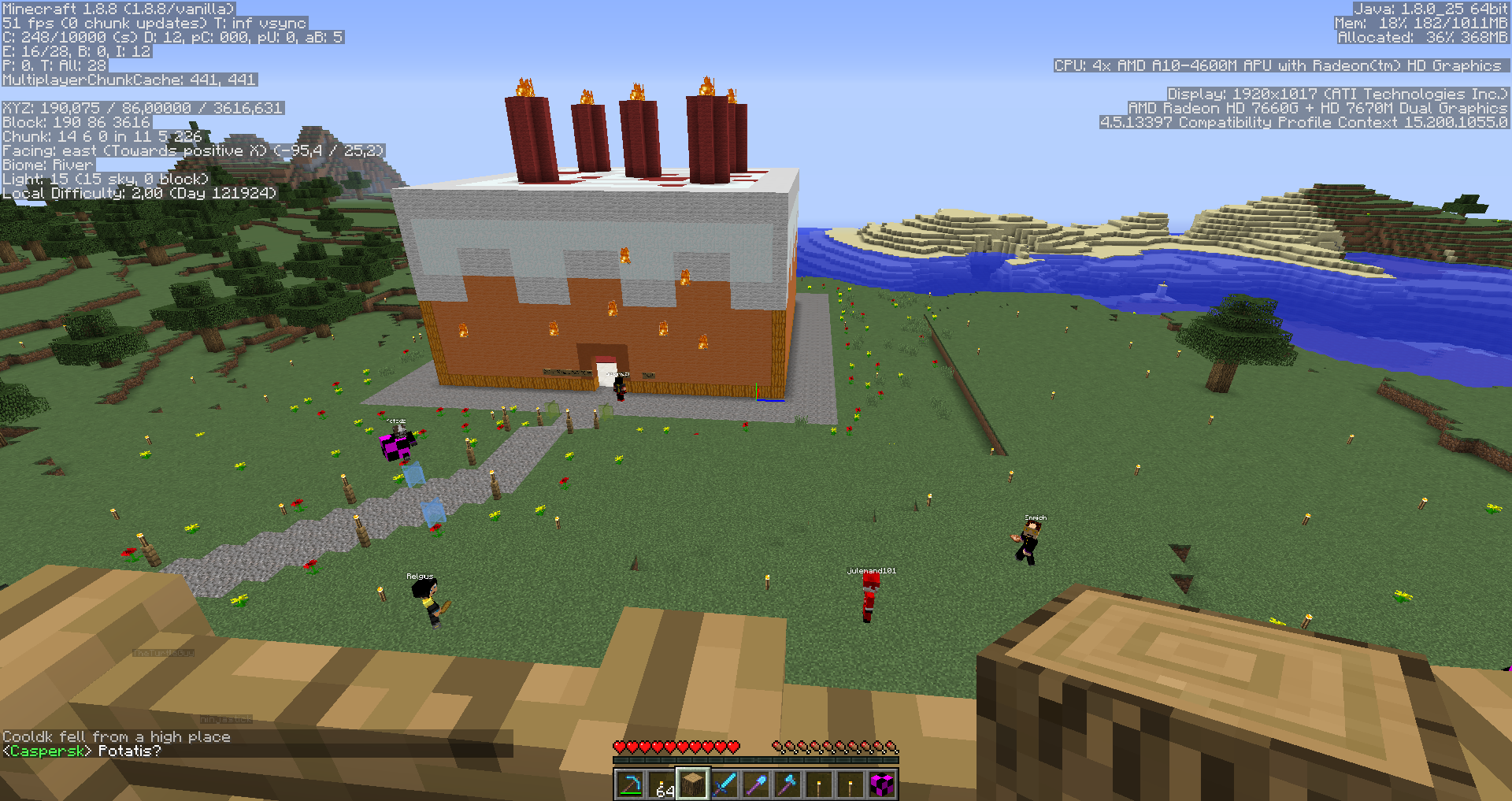Switch to the diamond shovel slot

pyautogui.click(x=756, y=784)
